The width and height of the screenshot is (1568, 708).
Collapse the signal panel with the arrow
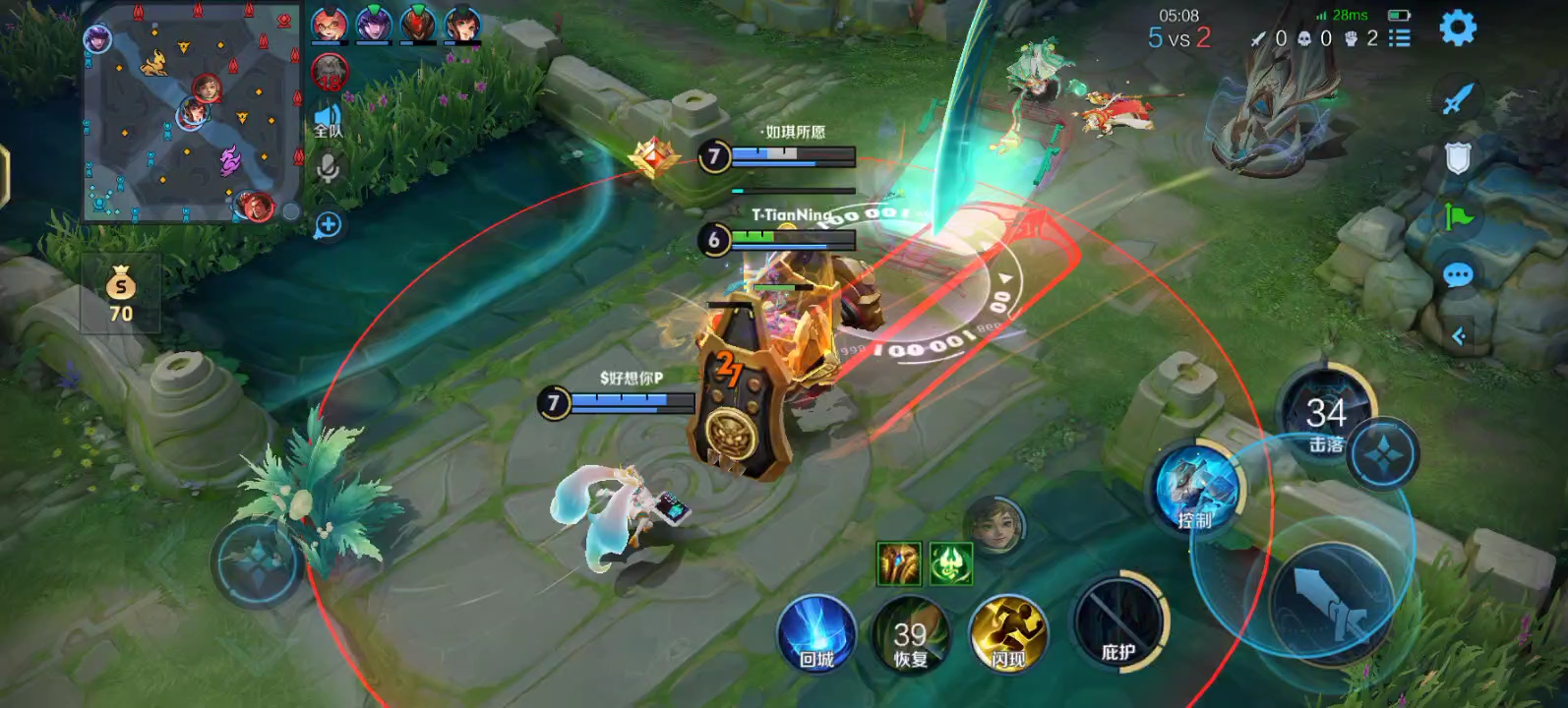pyautogui.click(x=1459, y=336)
